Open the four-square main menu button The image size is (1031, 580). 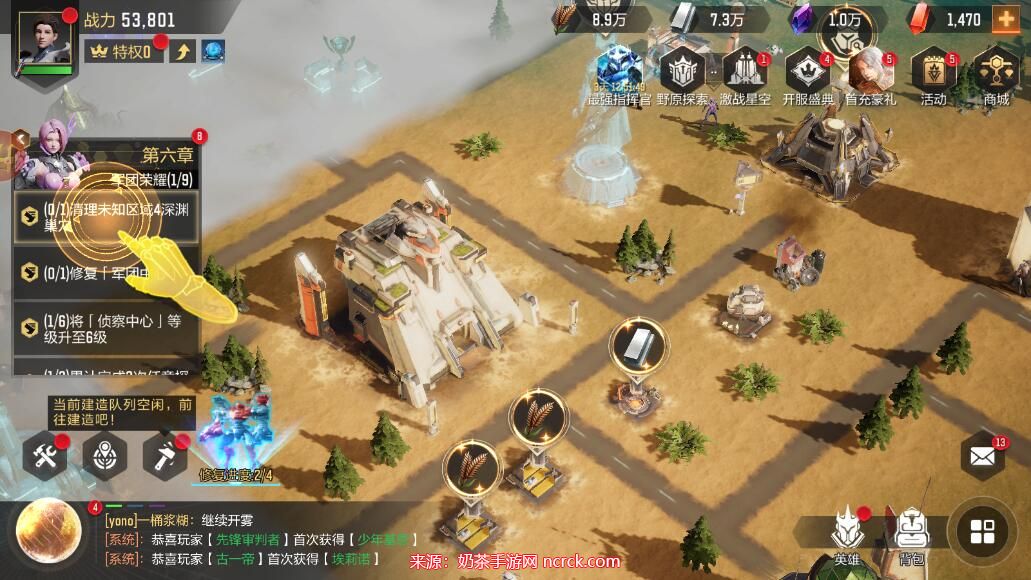(982, 531)
